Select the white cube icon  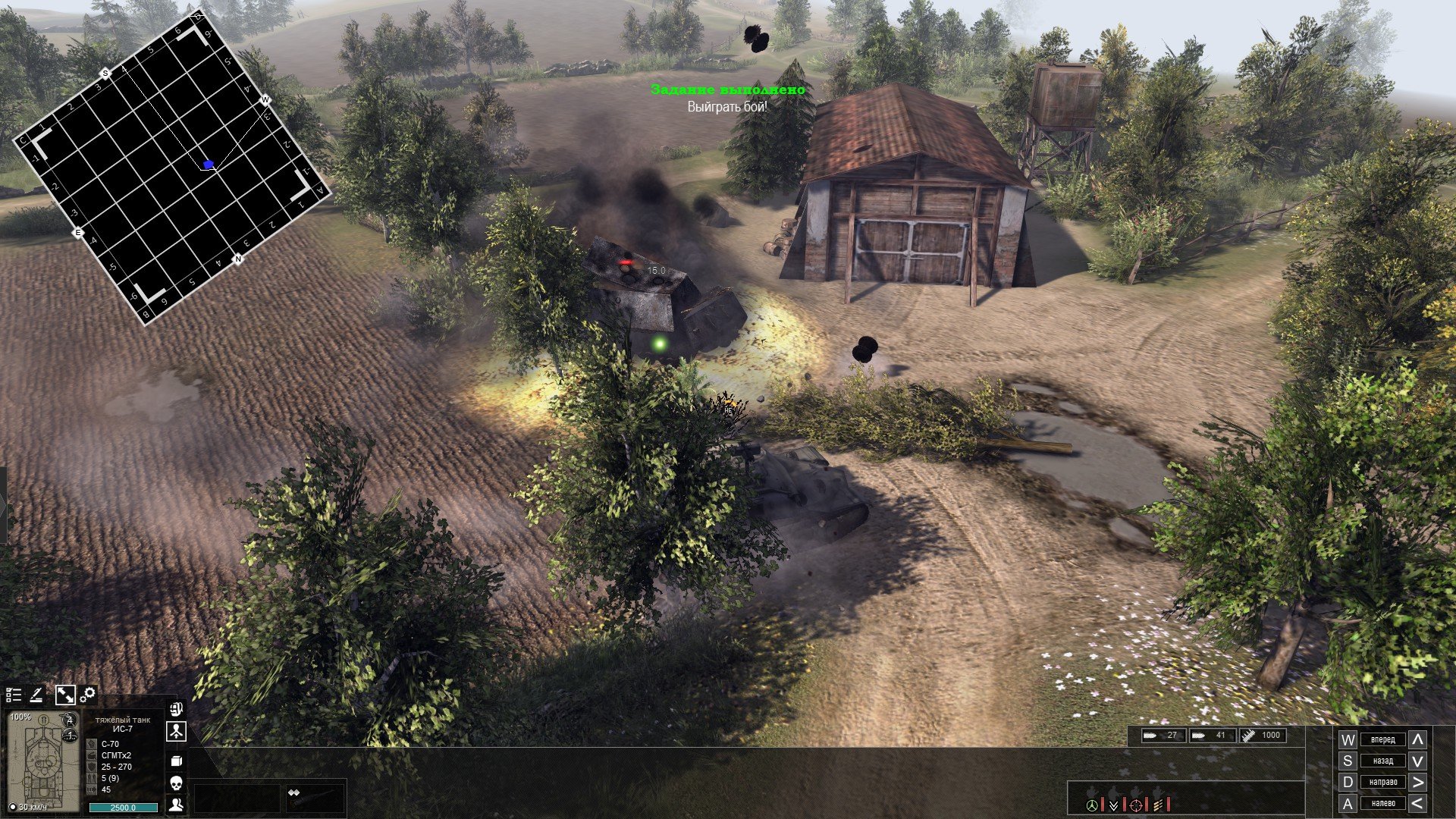click(x=176, y=761)
